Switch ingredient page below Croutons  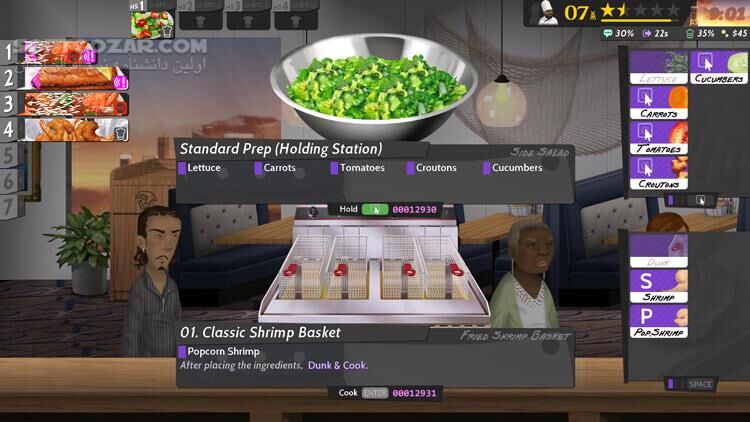click(689, 200)
